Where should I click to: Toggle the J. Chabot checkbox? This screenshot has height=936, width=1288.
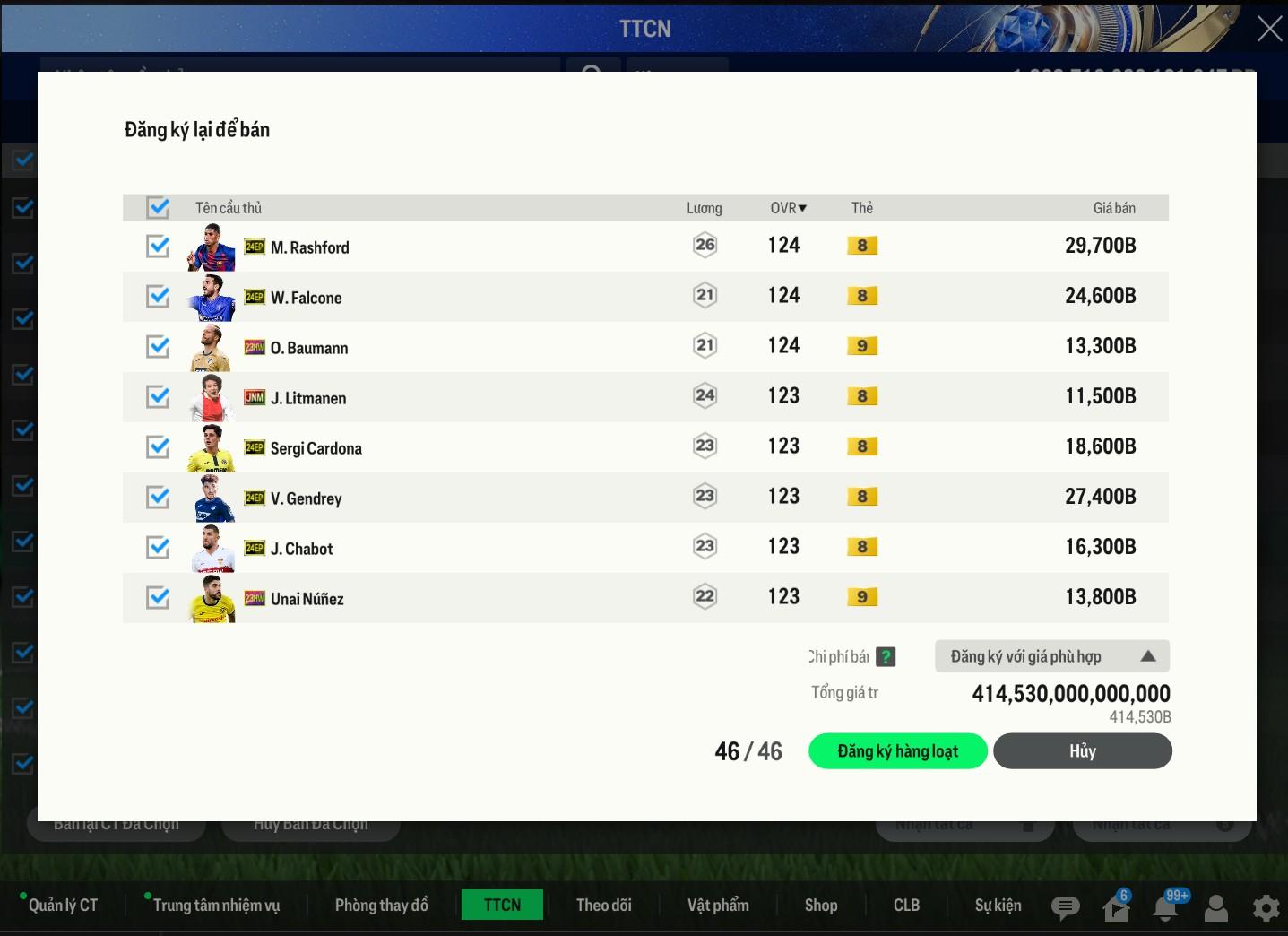pos(158,547)
